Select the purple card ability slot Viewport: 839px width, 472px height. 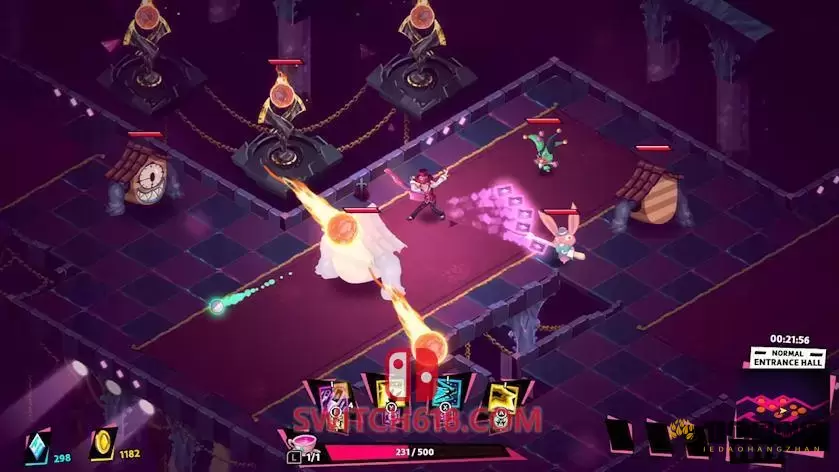coord(335,397)
